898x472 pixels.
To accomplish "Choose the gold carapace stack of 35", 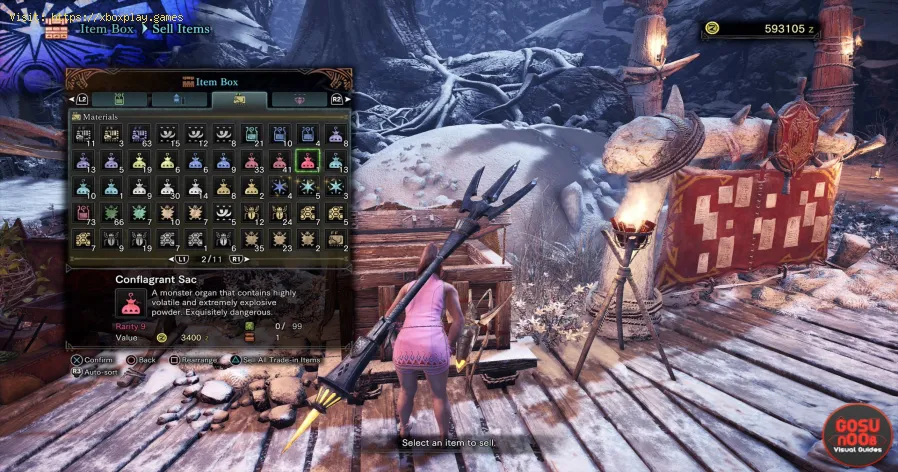I will click(251, 238).
